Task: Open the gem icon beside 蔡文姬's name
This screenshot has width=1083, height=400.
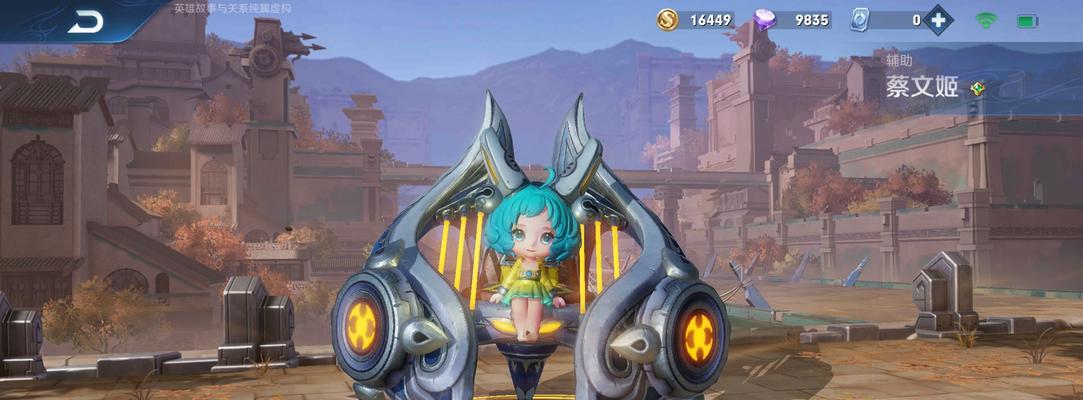Action: (x=977, y=88)
